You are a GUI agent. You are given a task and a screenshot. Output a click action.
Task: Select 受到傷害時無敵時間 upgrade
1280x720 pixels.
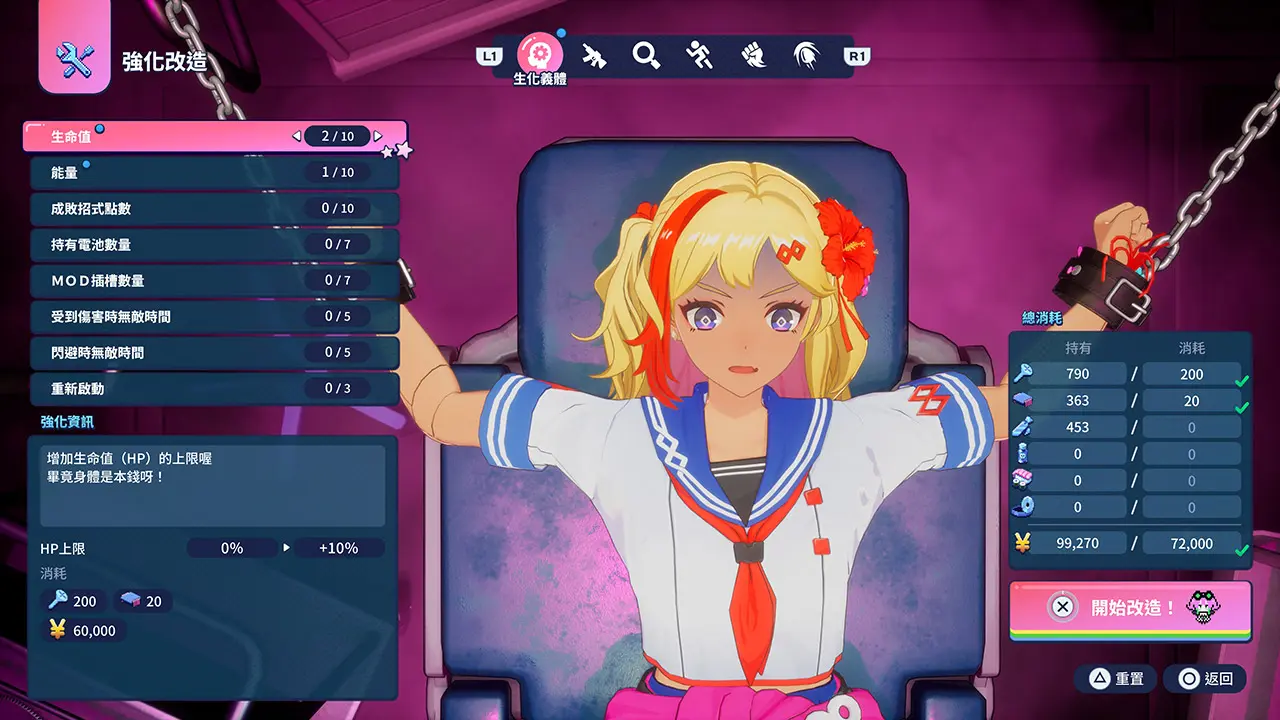(x=213, y=317)
